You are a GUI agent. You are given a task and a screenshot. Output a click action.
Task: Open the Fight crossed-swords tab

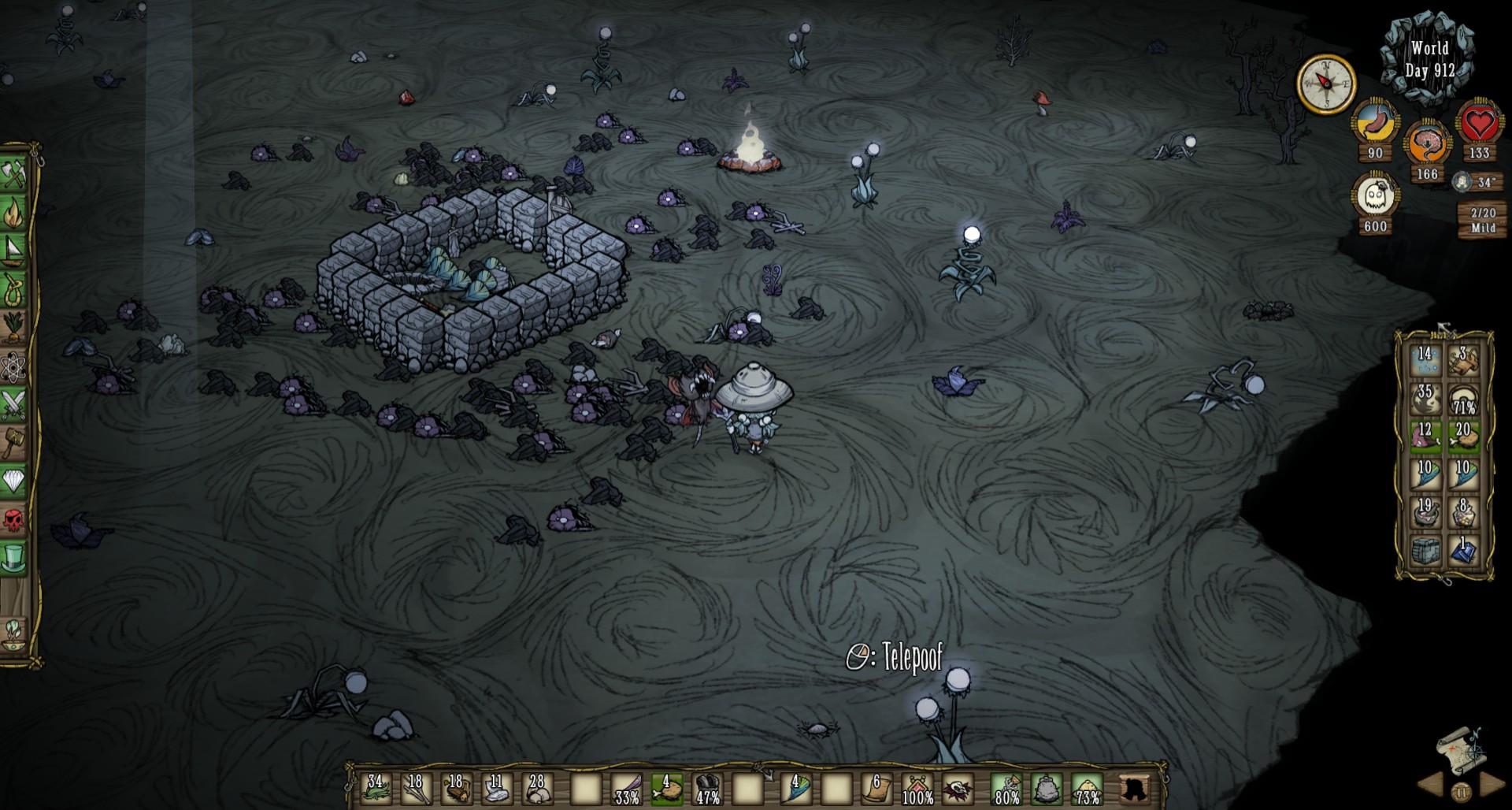(x=14, y=404)
